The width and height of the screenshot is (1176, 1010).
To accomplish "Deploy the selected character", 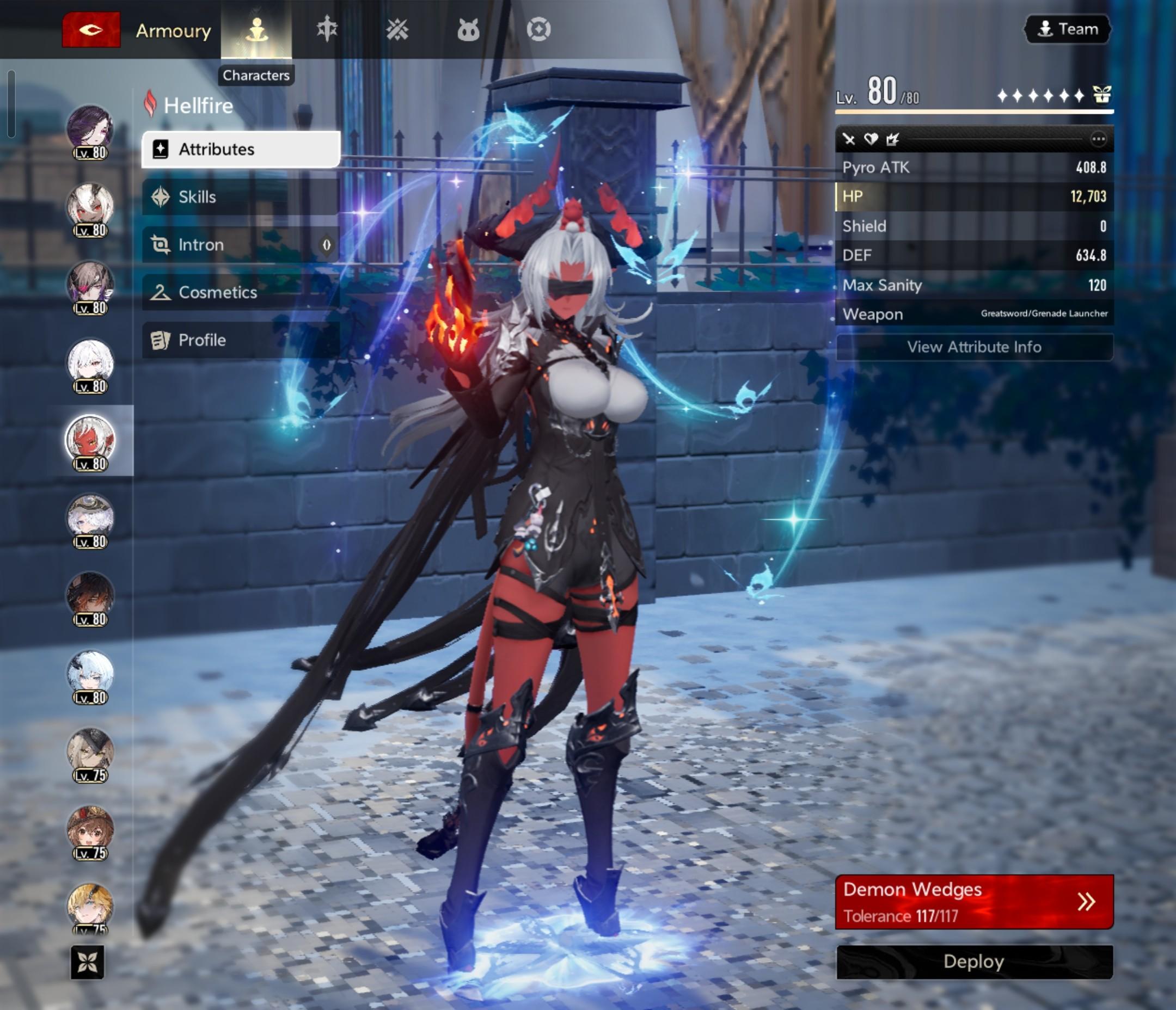I will click(974, 962).
